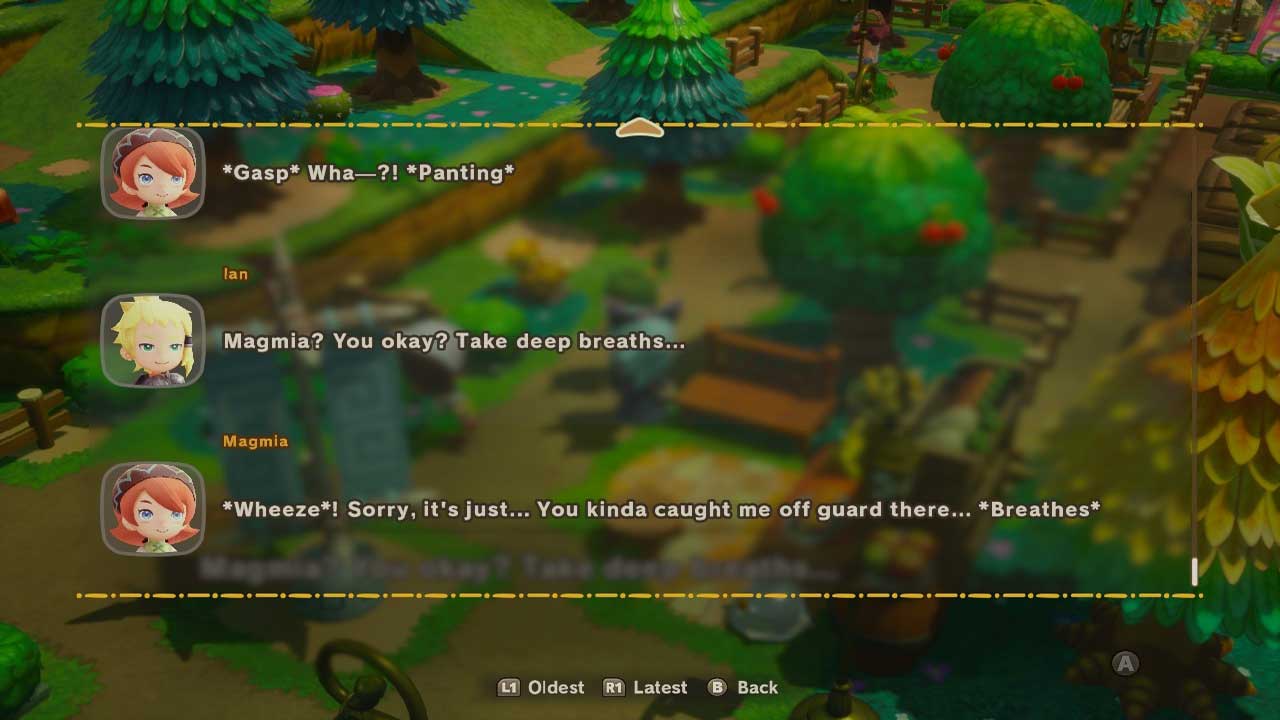
Task: Select Ian's "Take deep breaths" log line
Action: pos(454,341)
